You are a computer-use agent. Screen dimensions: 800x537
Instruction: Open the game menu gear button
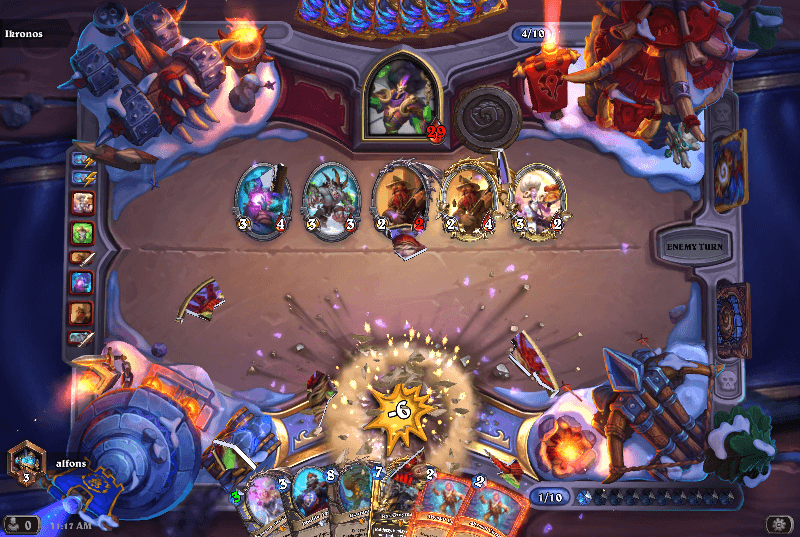(x=780, y=524)
